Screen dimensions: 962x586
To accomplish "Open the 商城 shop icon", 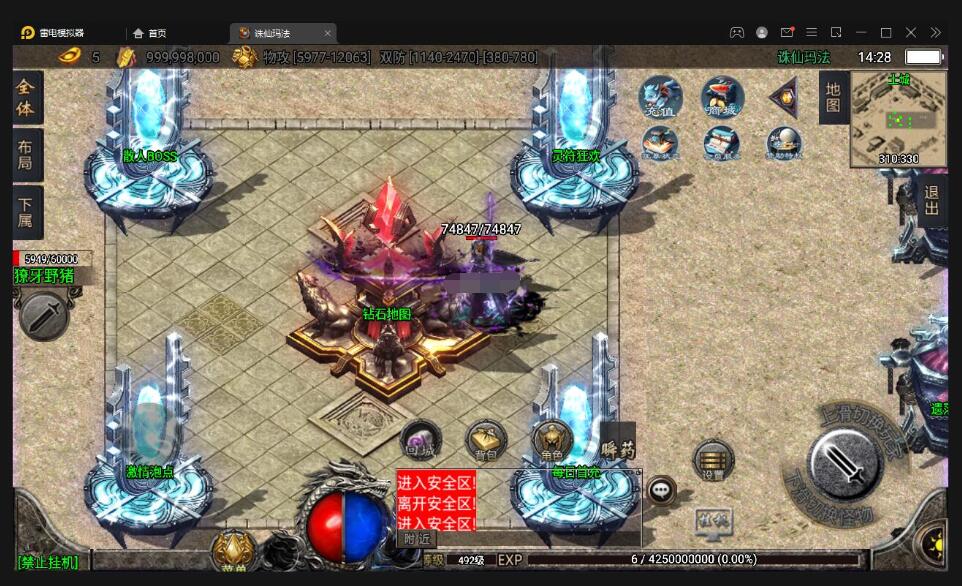I will click(722, 97).
